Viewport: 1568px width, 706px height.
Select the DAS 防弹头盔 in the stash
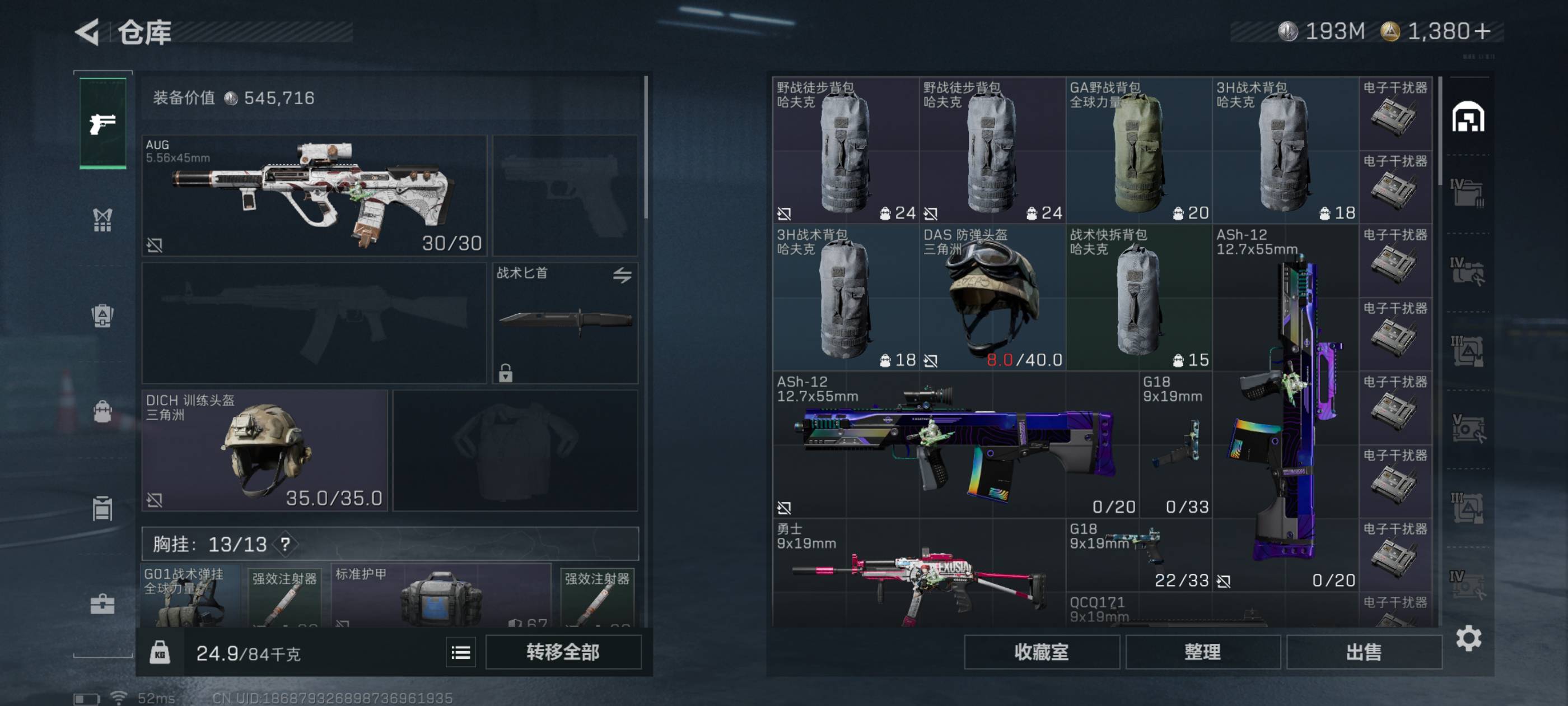point(992,298)
